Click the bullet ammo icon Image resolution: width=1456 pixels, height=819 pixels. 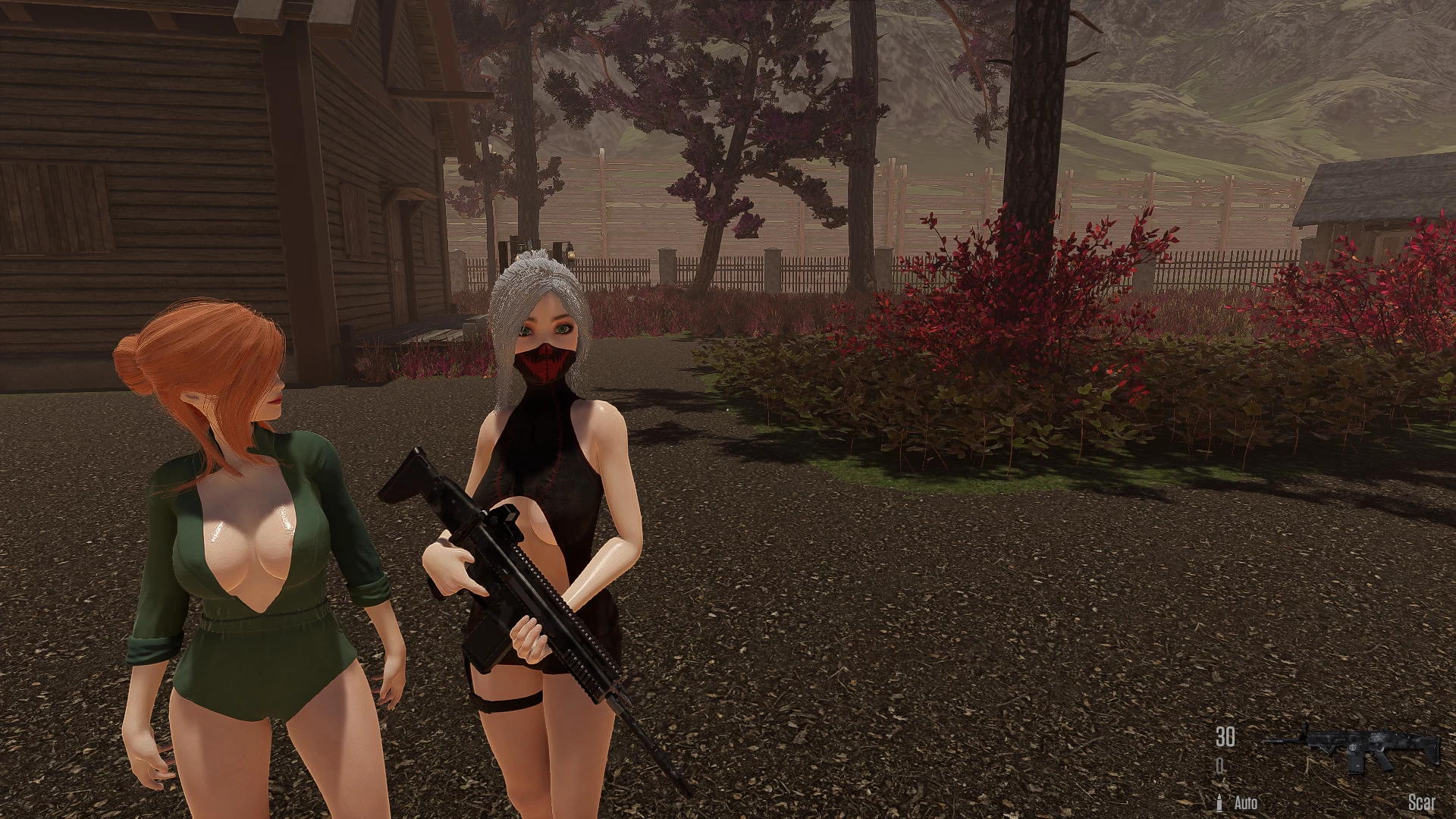click(1219, 802)
